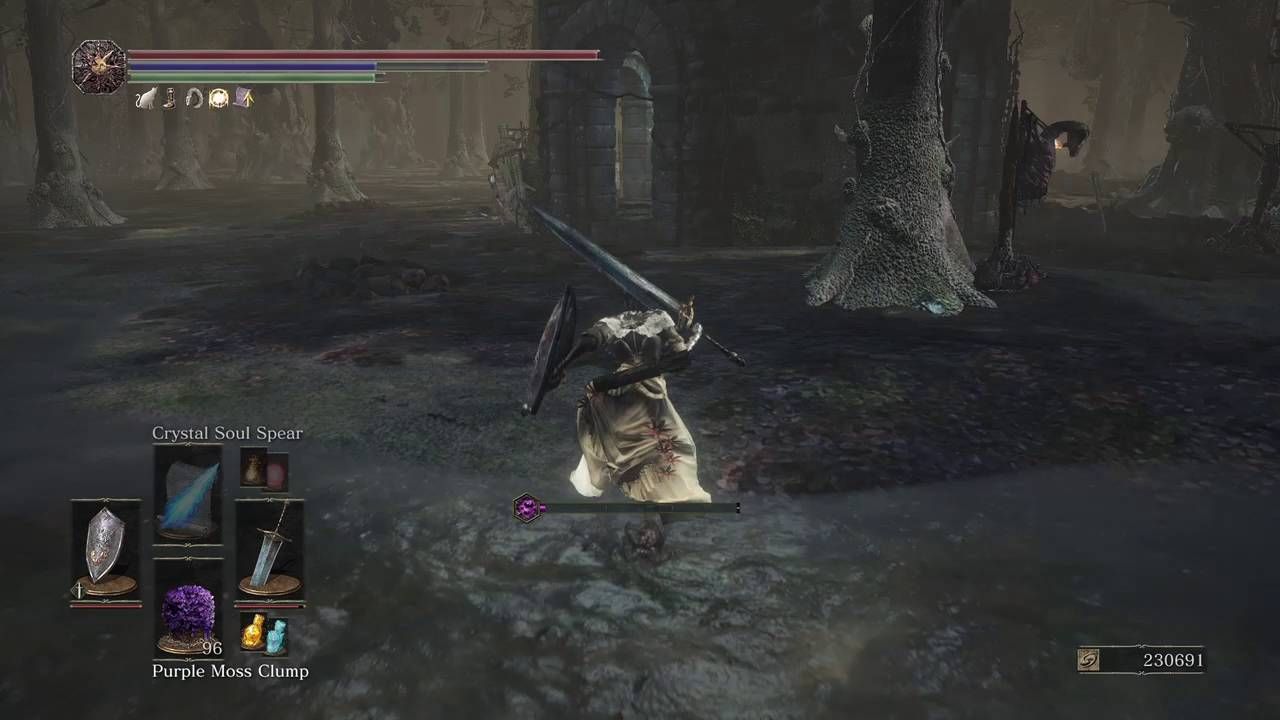This screenshot has width=1280, height=720.
Task: Click the equipped shield icon
Action: click(105, 542)
